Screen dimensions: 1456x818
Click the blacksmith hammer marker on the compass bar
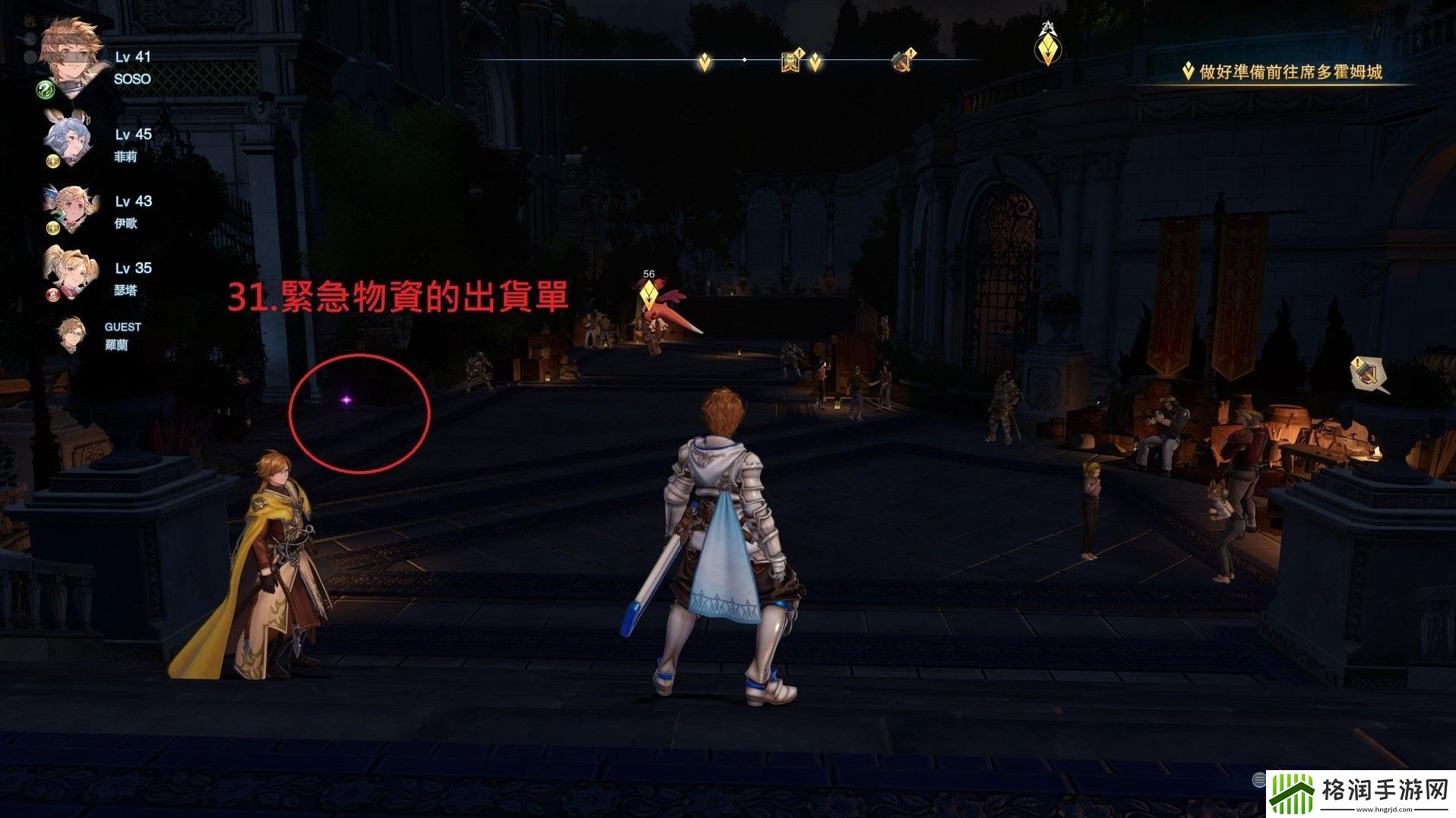(x=903, y=60)
